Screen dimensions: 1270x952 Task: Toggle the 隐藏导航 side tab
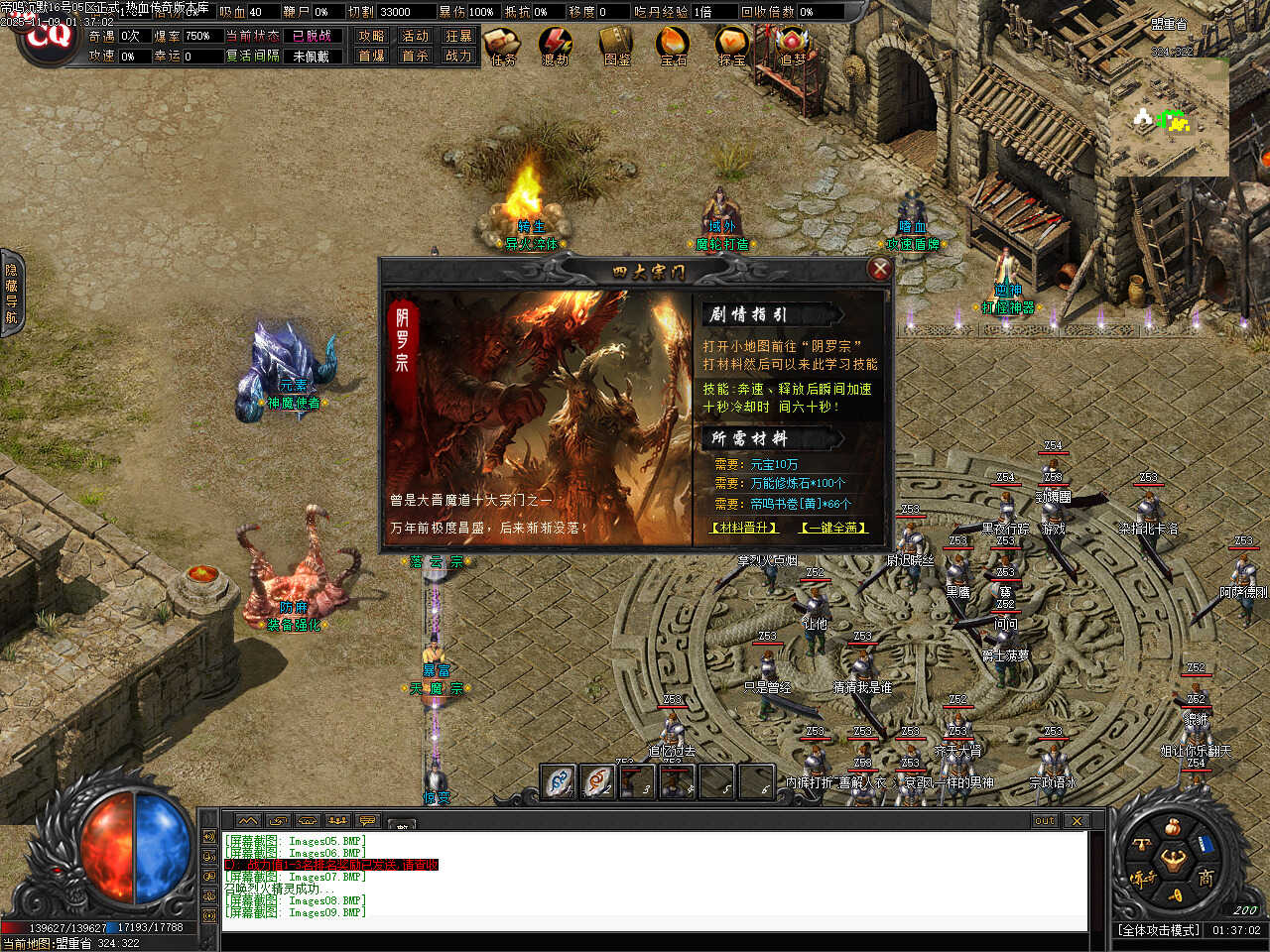[x=11, y=293]
